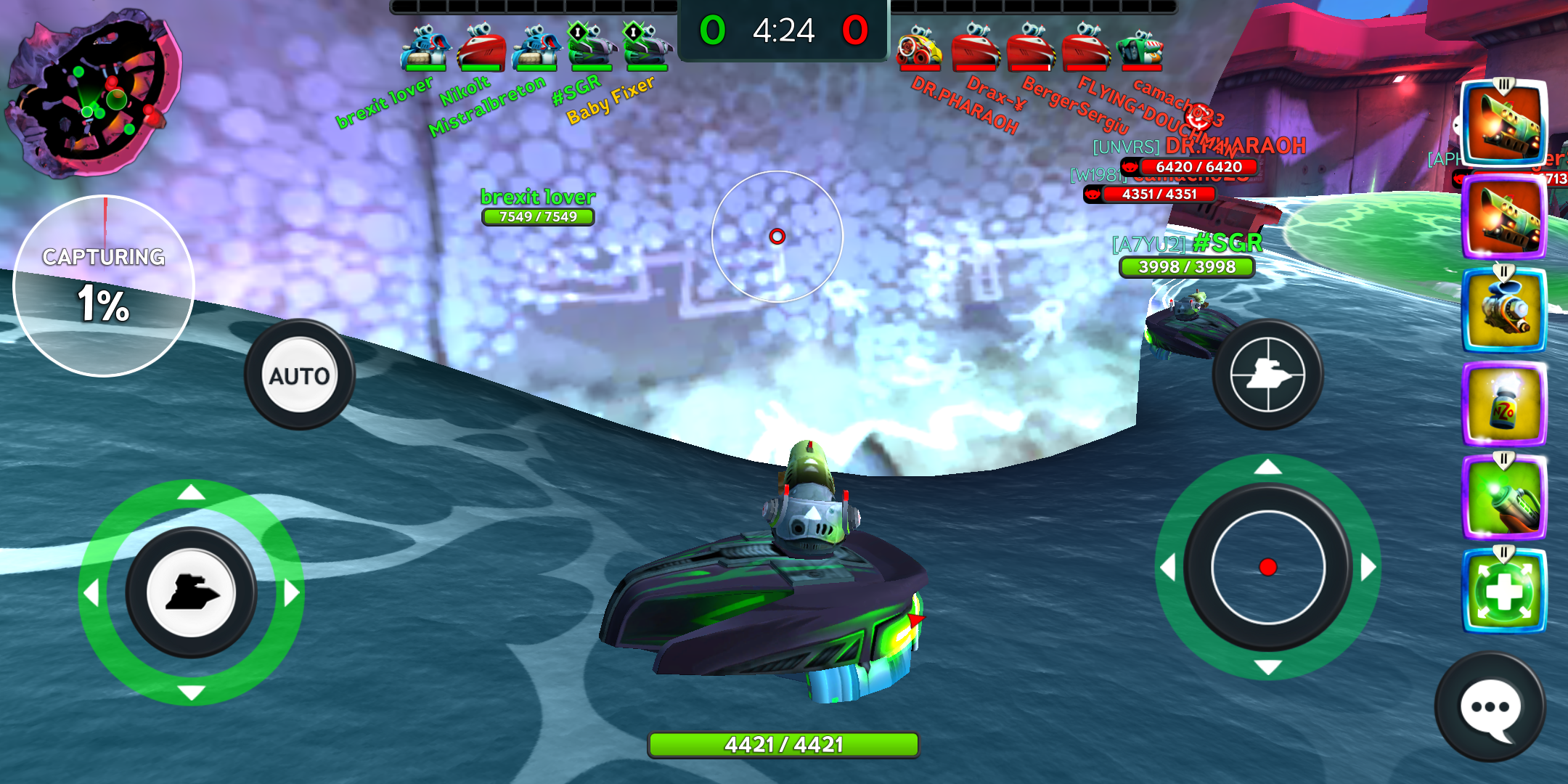Toggle the AUTO aim button

click(x=299, y=375)
